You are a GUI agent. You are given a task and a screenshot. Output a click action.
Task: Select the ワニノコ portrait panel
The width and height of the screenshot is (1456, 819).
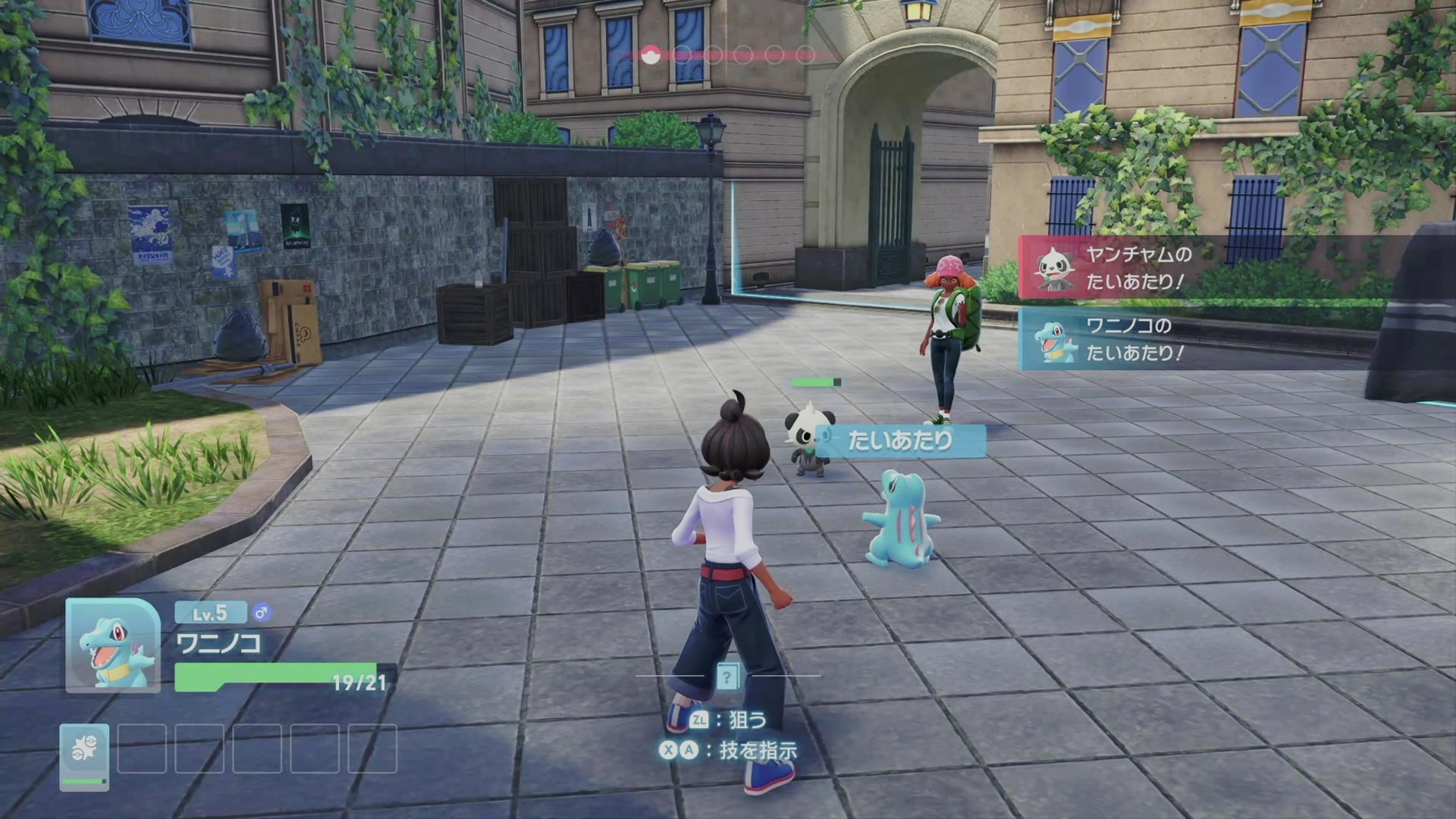113,645
